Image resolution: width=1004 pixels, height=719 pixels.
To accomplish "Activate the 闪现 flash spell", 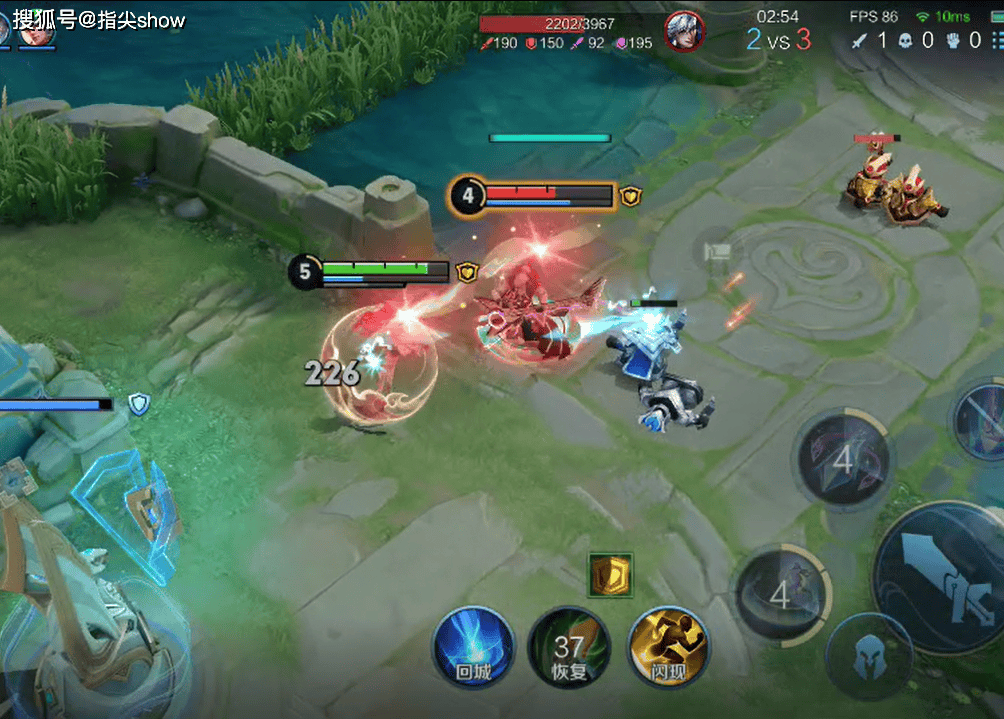I will pos(668,646).
